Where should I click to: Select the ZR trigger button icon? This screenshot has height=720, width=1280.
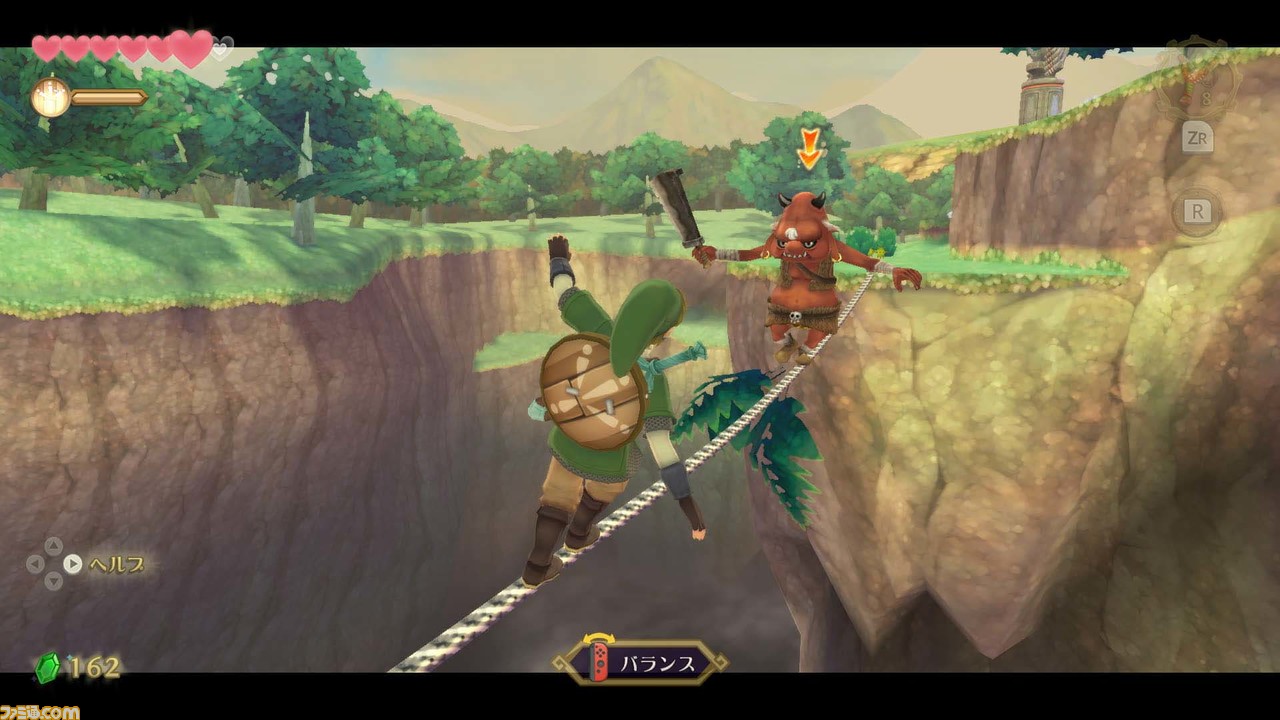point(1198,138)
